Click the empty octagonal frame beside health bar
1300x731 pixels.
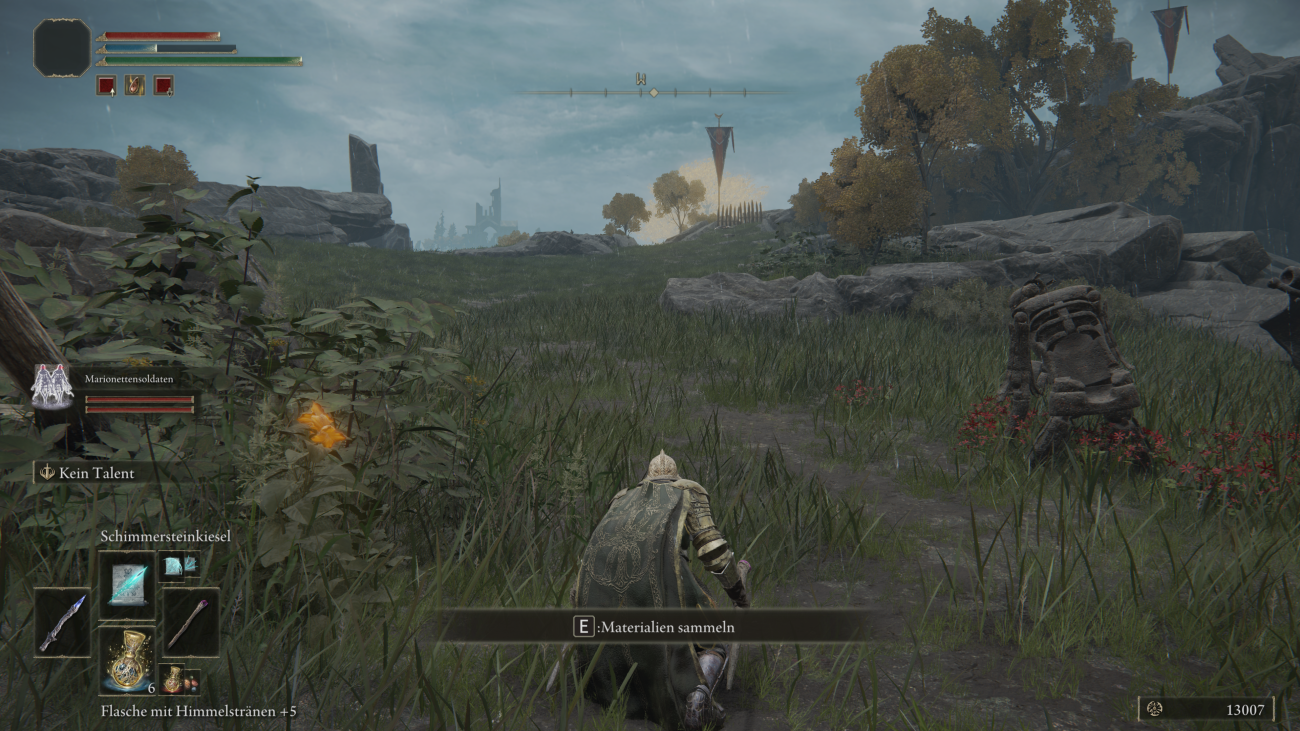coord(62,48)
